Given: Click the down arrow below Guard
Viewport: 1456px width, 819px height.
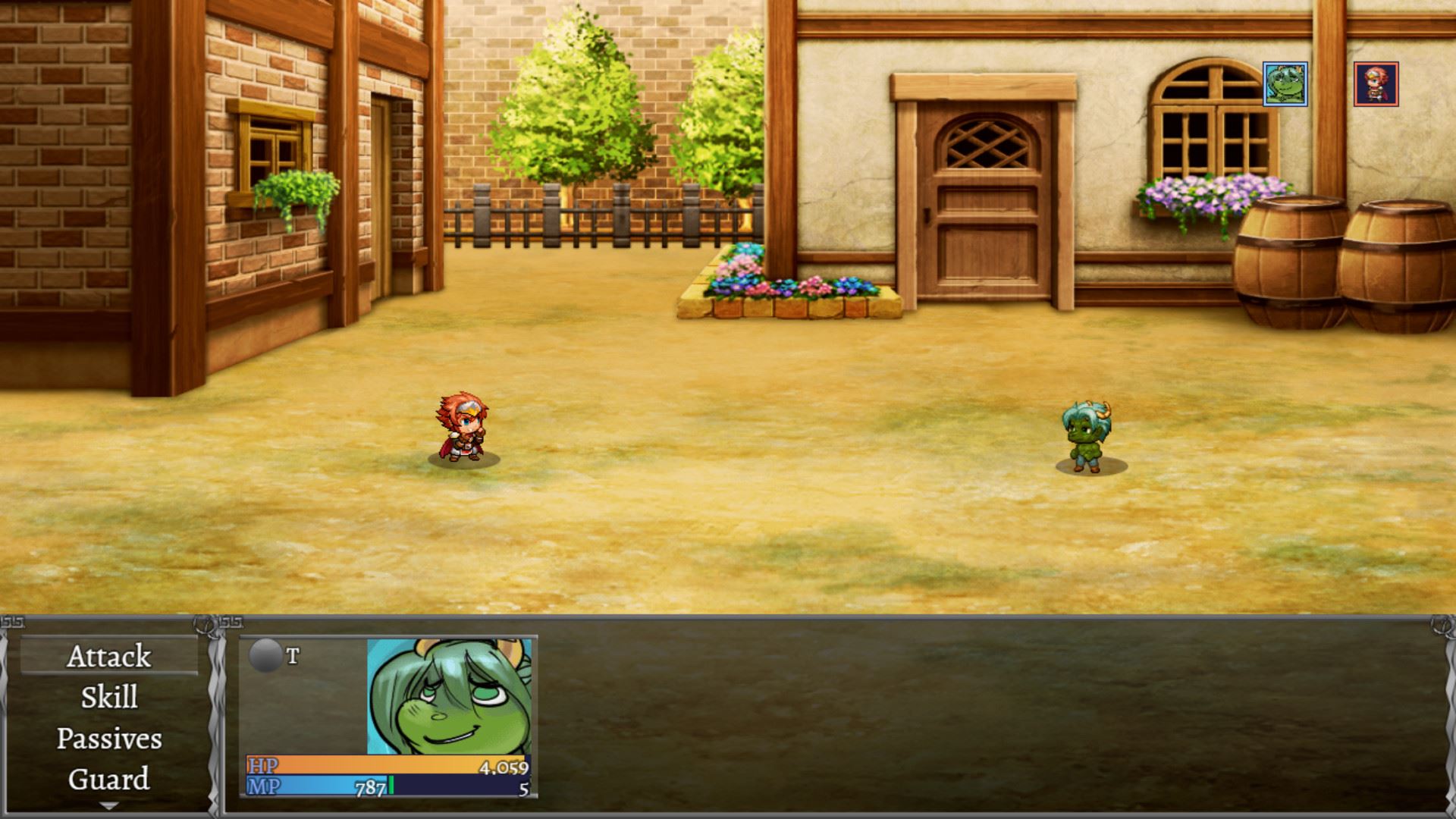Looking at the screenshot, I should (x=109, y=806).
